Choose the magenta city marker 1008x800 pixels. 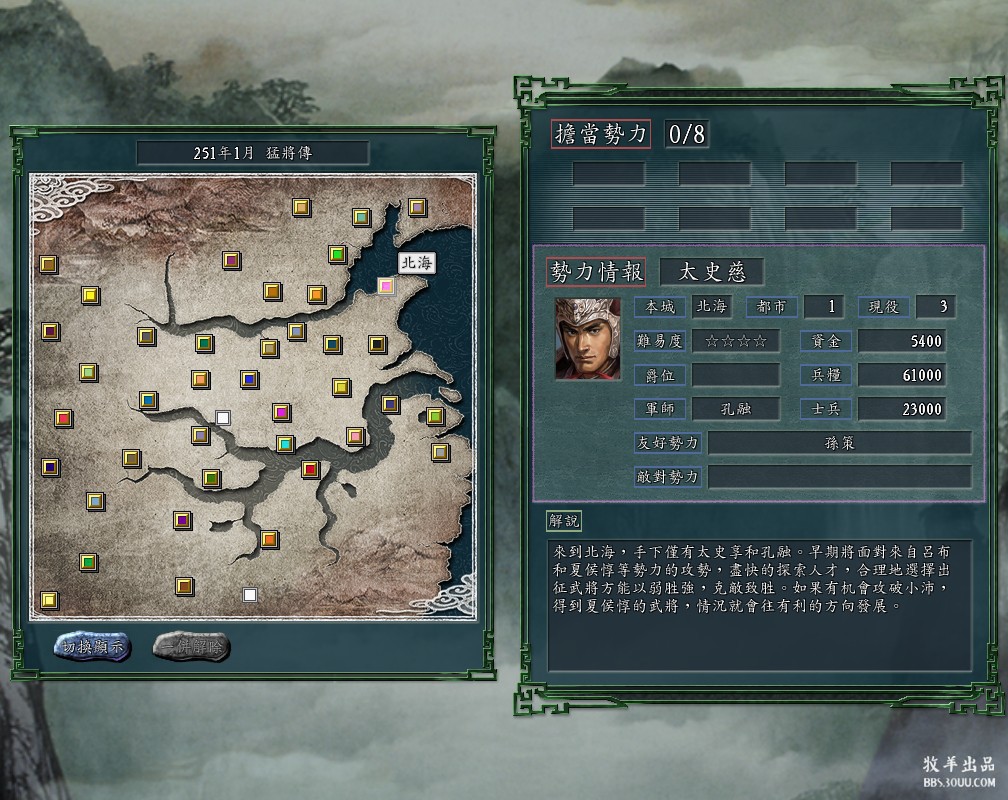[x=281, y=411]
